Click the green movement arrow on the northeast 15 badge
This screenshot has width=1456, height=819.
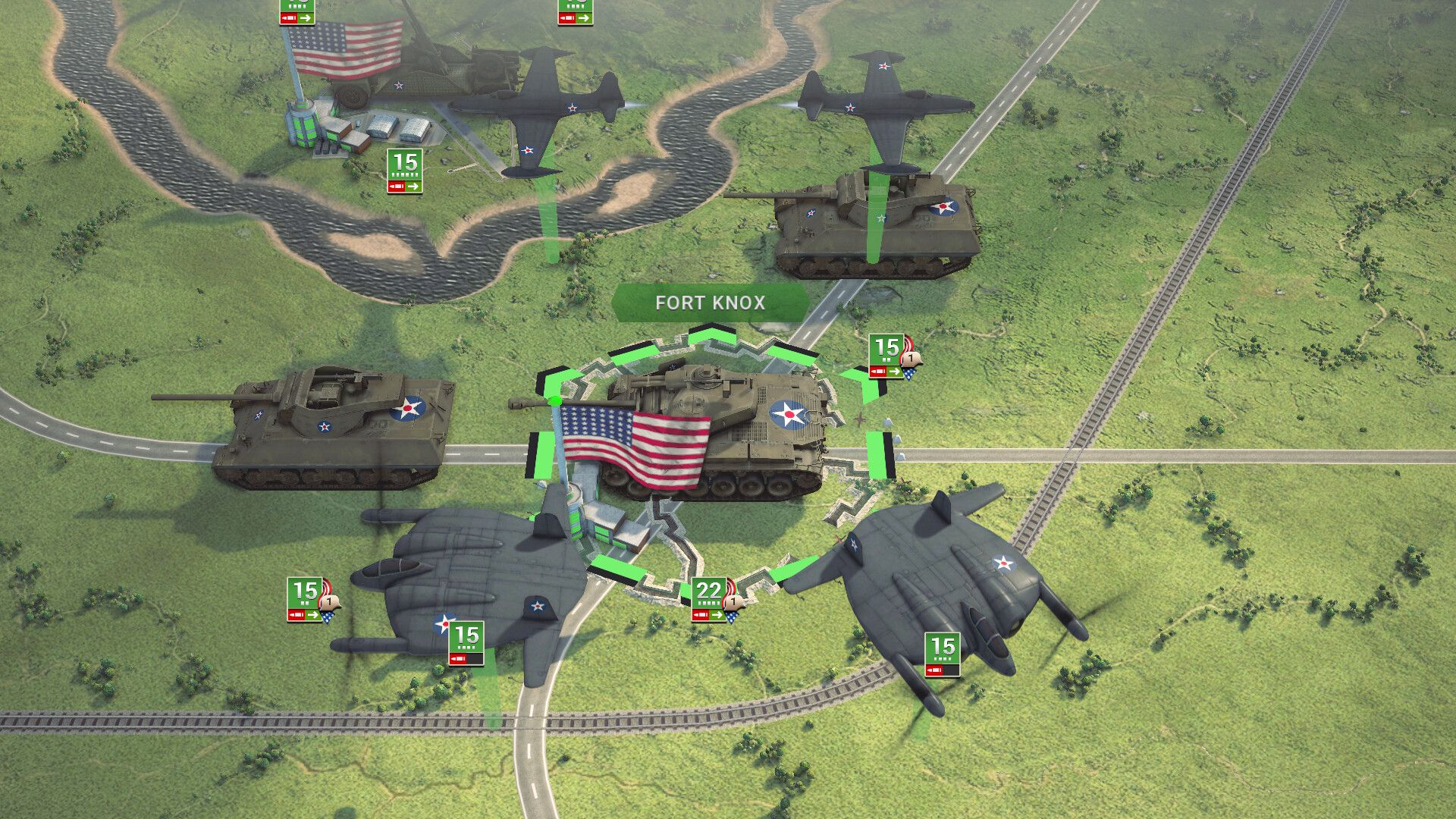(894, 372)
